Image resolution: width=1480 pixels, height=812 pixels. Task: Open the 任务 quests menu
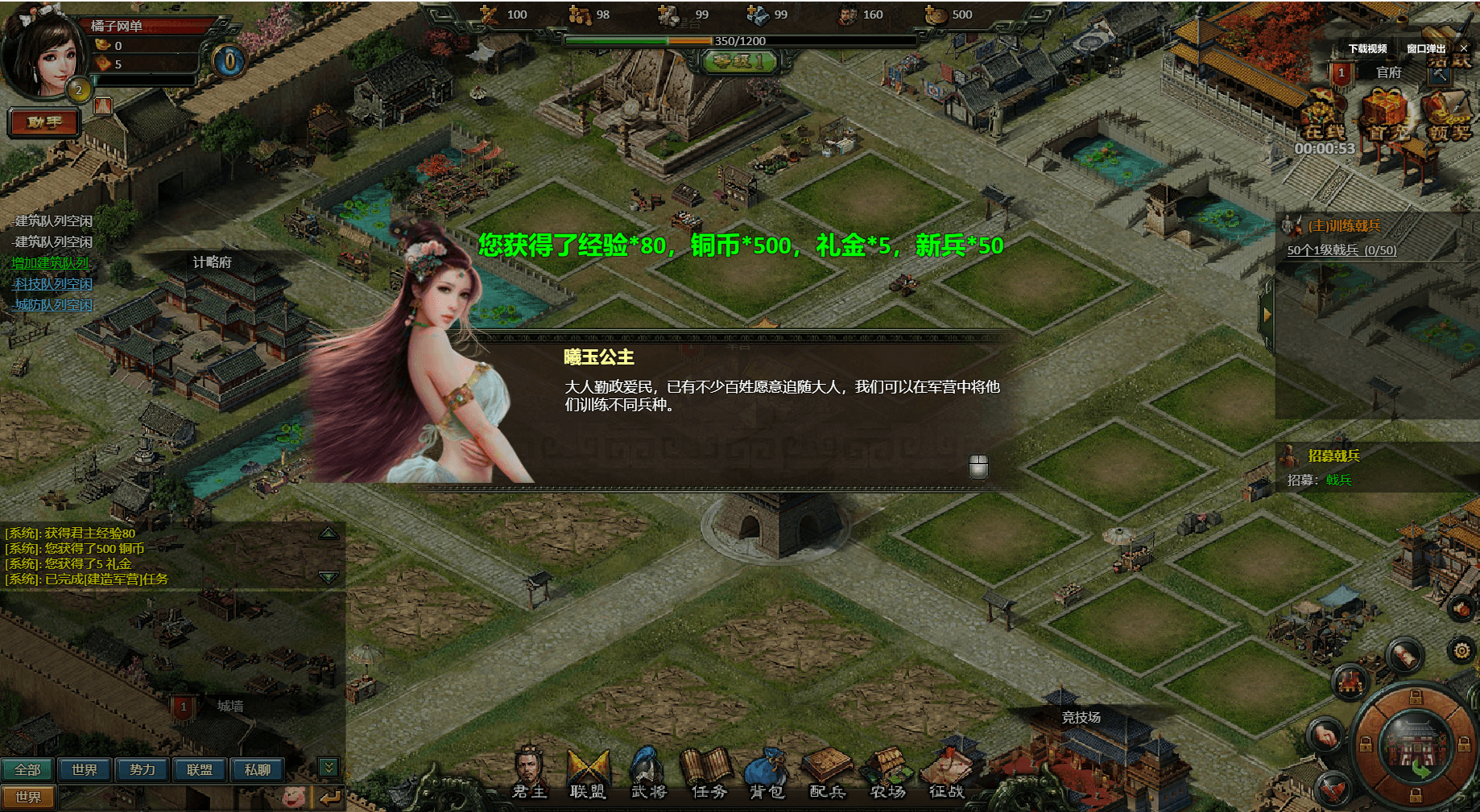coord(709,773)
